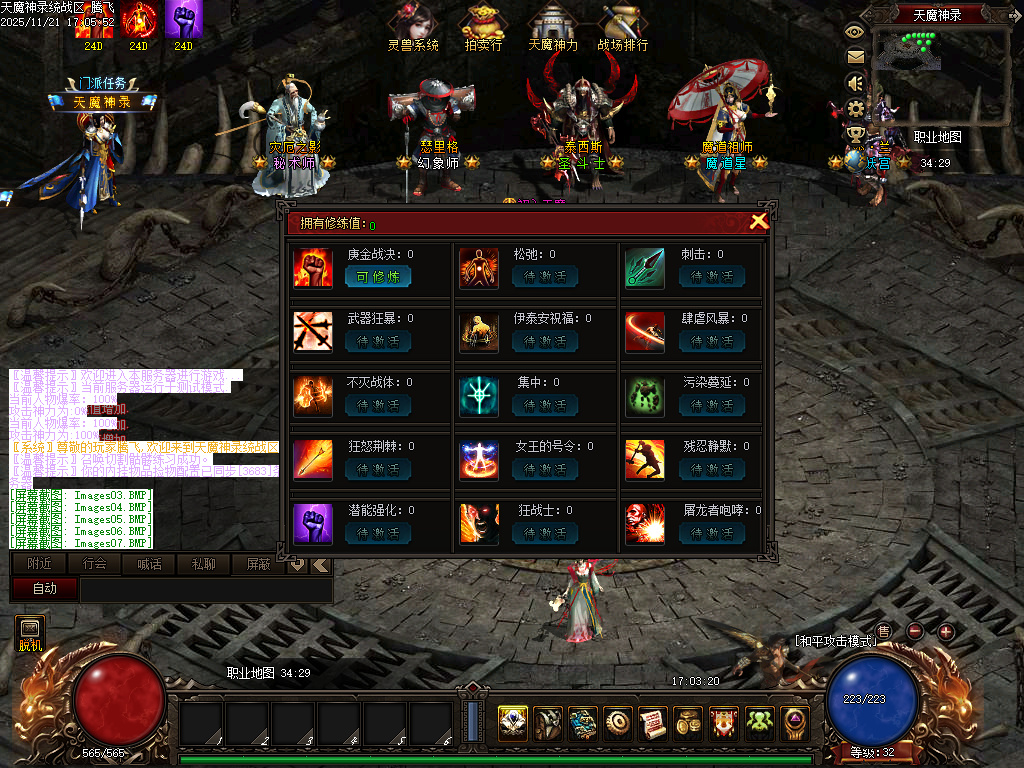Close the cultivation skill panel
Image resolution: width=1024 pixels, height=768 pixels.
(x=759, y=222)
